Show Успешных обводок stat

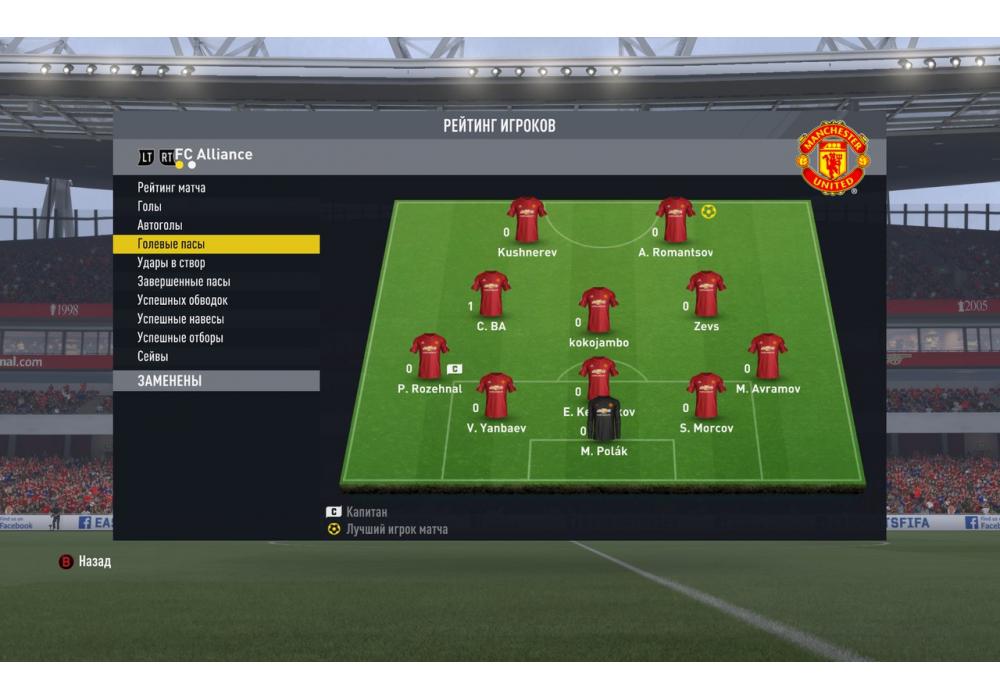(x=183, y=301)
